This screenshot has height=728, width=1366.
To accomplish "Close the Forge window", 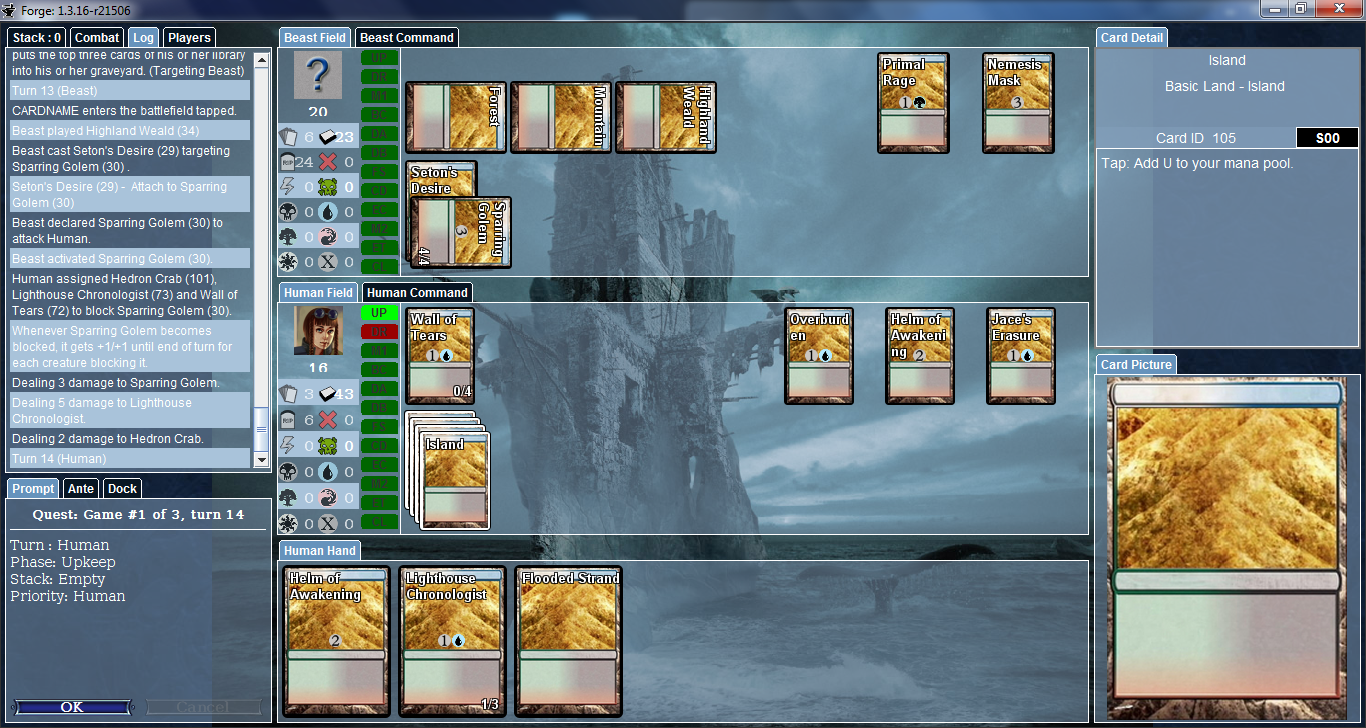I will coord(1341,9).
